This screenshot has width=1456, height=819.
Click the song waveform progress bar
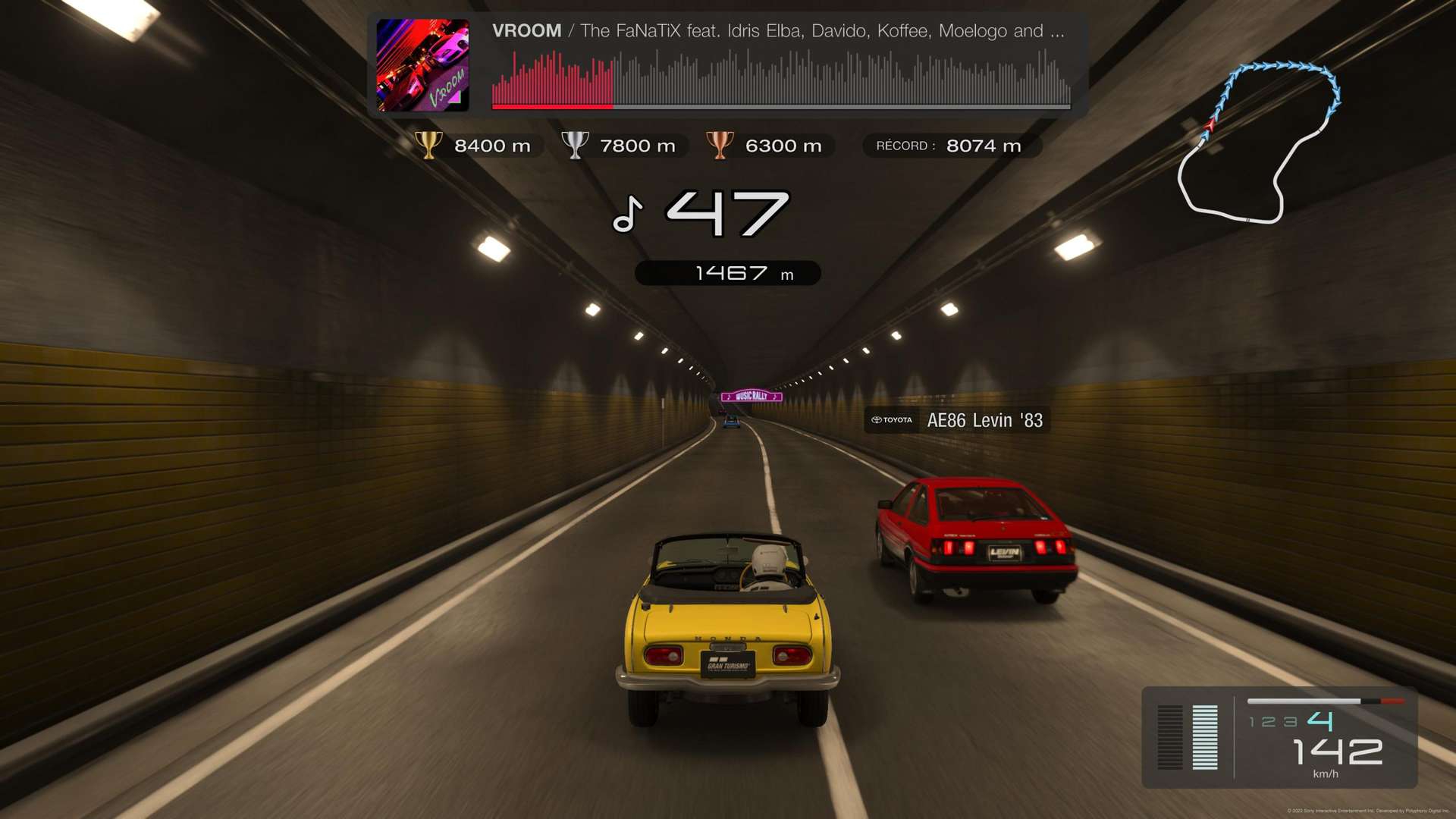click(780, 80)
